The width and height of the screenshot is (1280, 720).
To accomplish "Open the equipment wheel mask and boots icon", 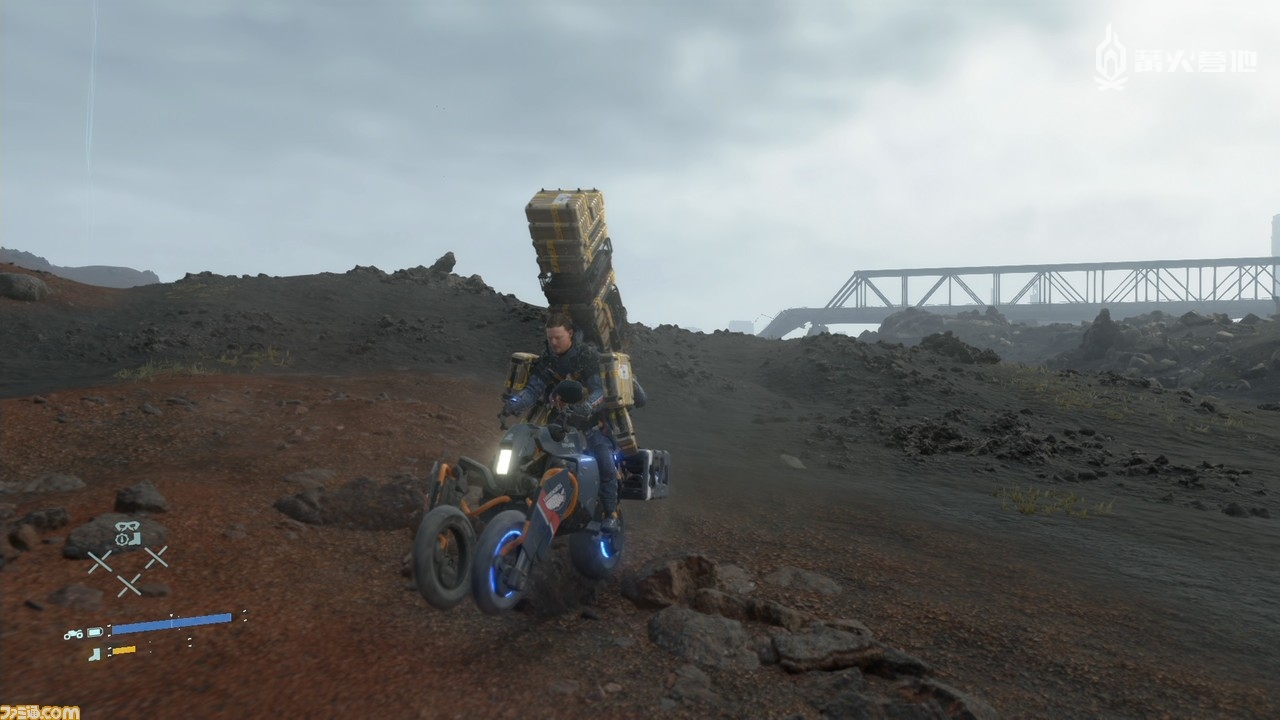I will 127,534.
